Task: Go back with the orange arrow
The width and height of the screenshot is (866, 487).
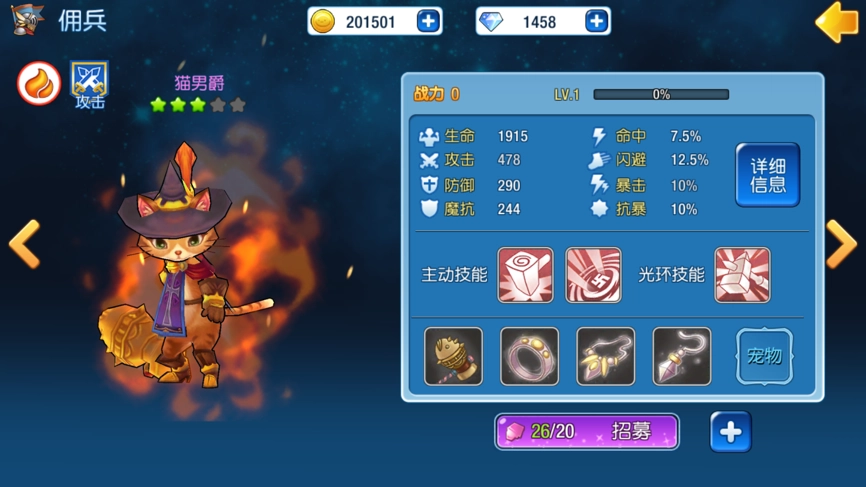Action: (x=836, y=22)
